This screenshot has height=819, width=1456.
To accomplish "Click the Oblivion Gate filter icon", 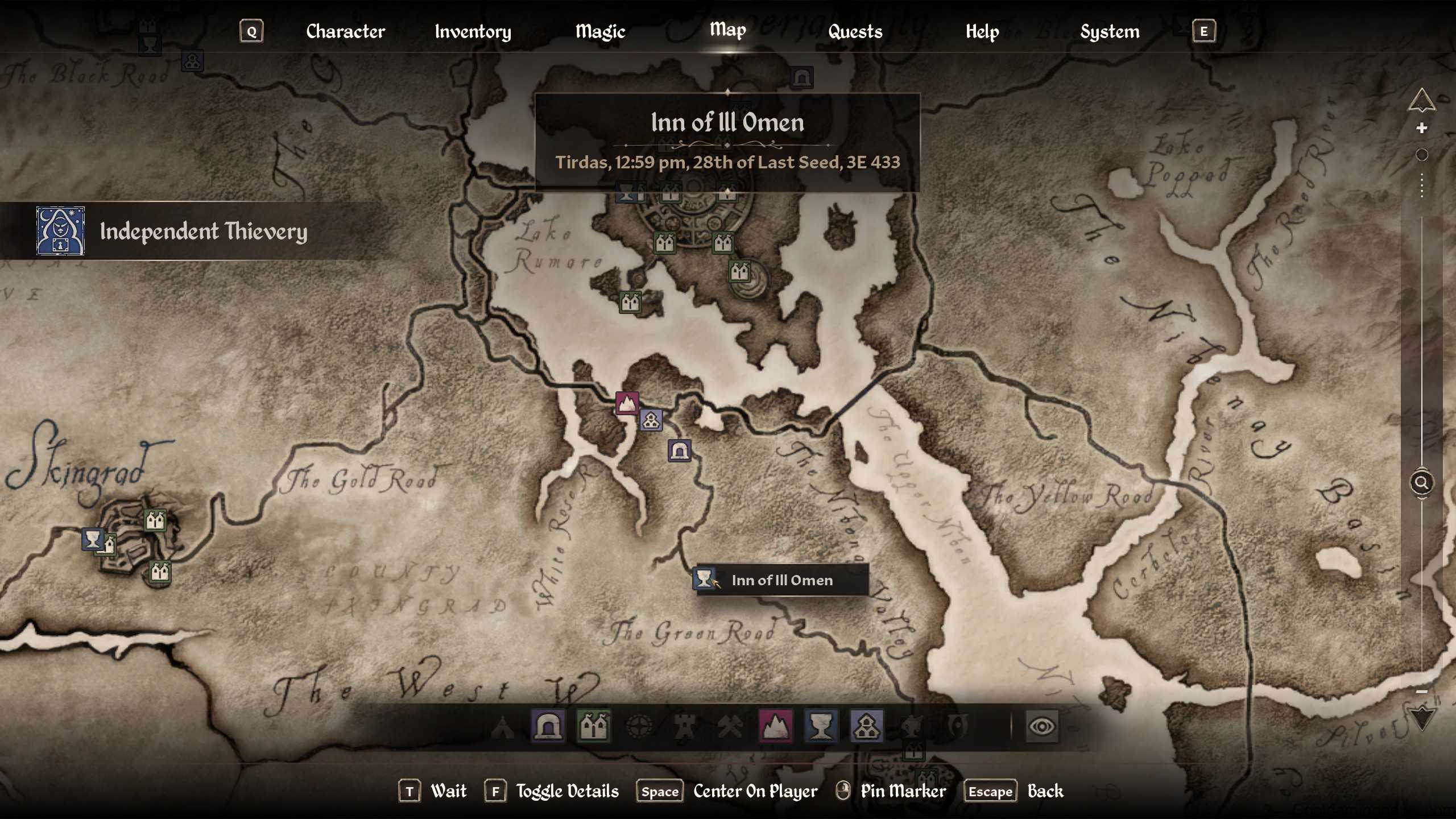I will coord(958,726).
